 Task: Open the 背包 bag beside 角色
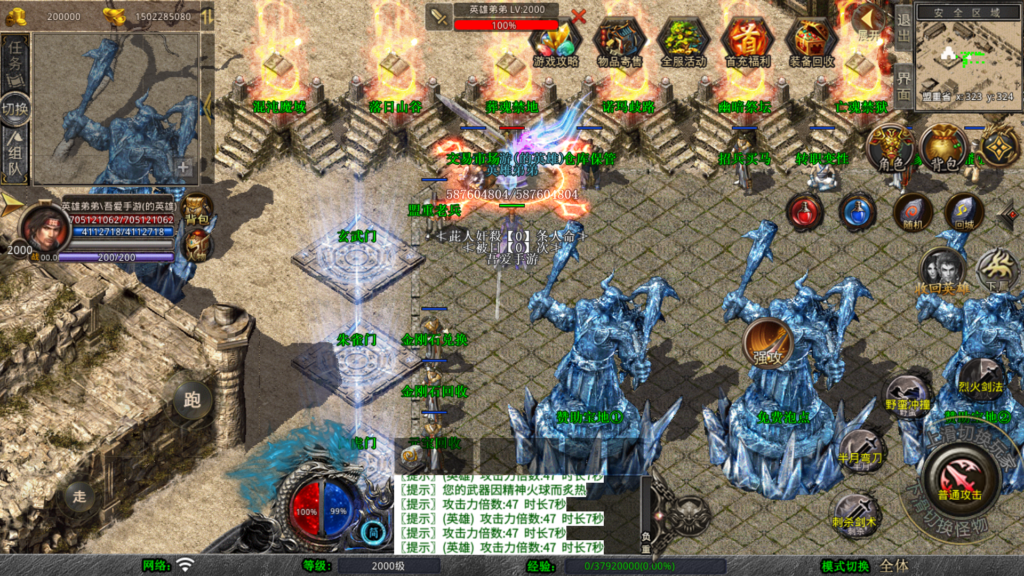point(944,149)
